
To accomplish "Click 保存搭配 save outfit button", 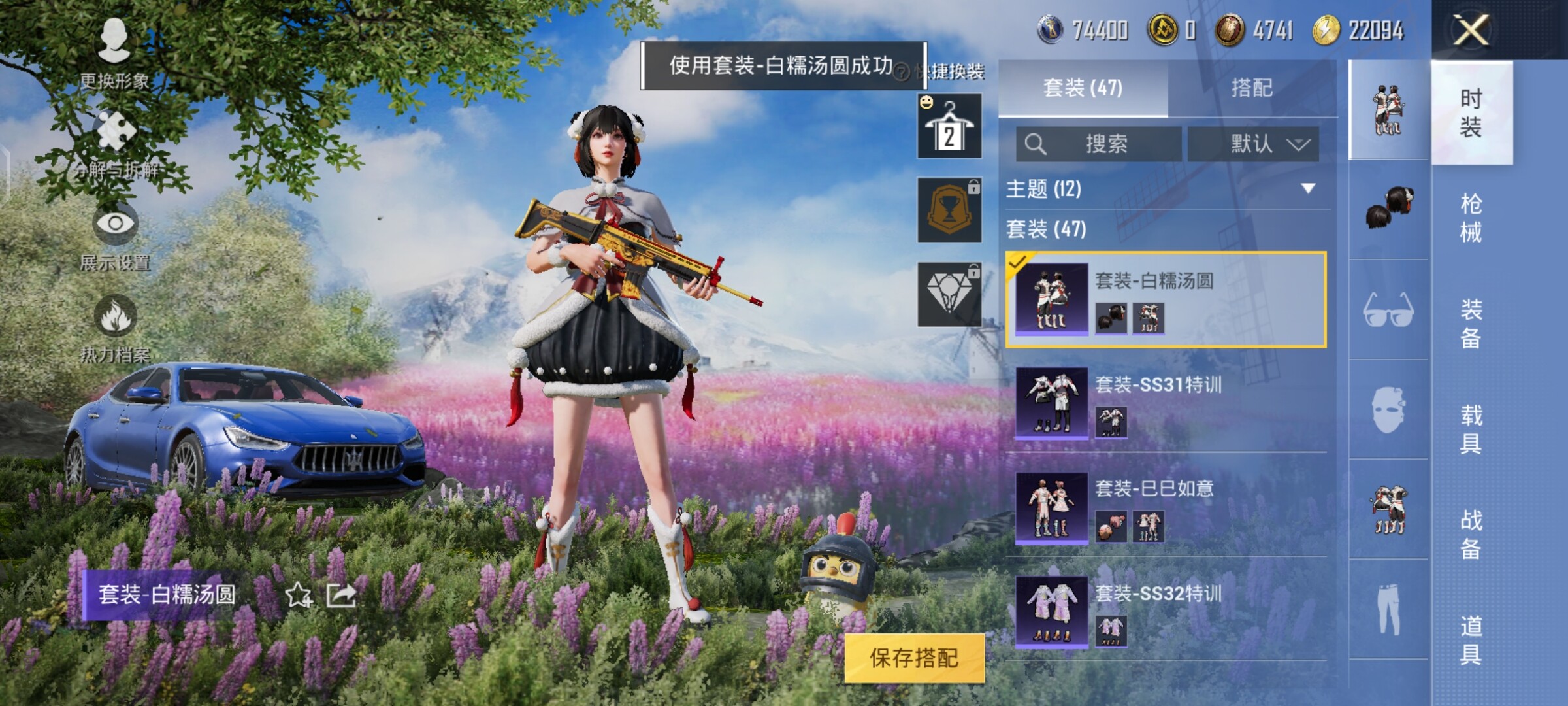I will tap(914, 658).
